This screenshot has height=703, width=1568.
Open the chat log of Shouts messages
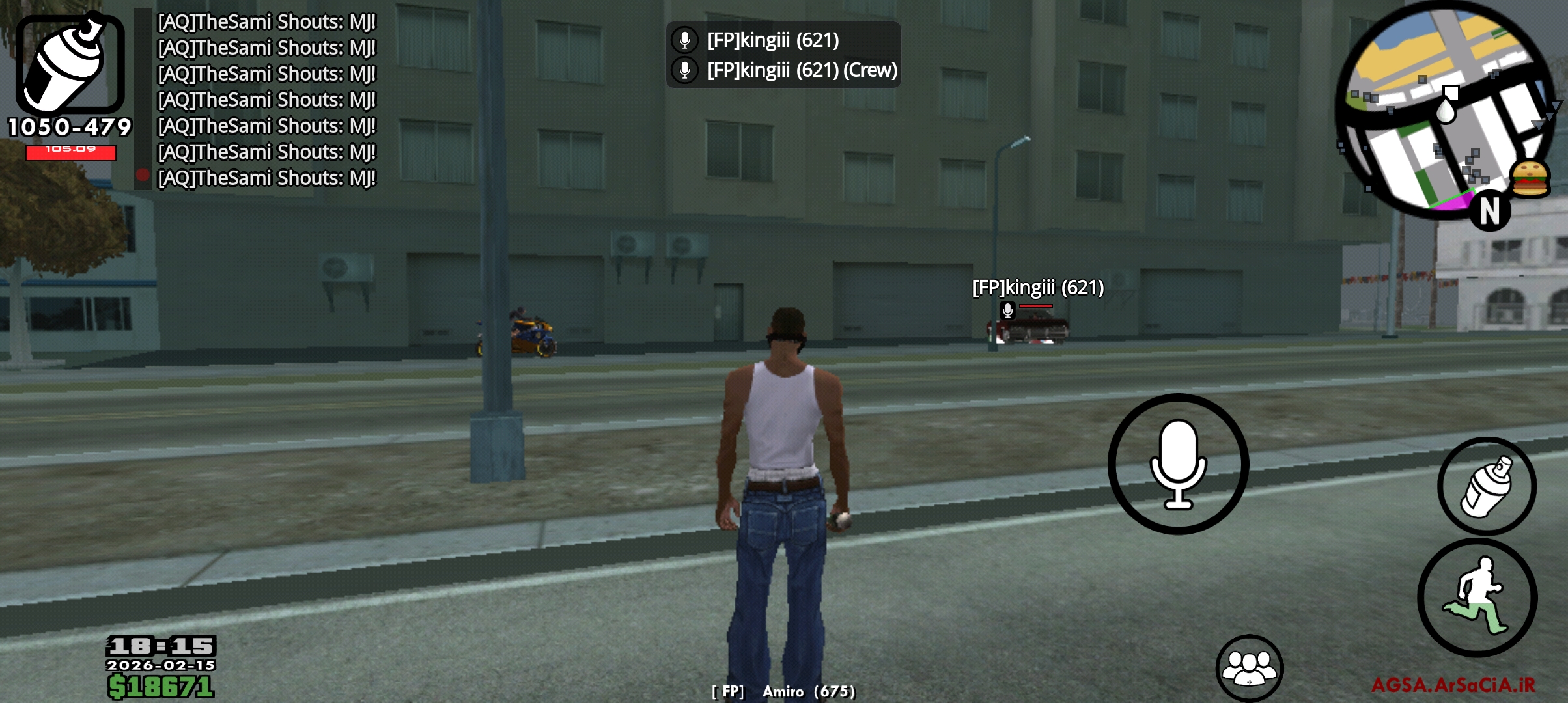[x=266, y=100]
